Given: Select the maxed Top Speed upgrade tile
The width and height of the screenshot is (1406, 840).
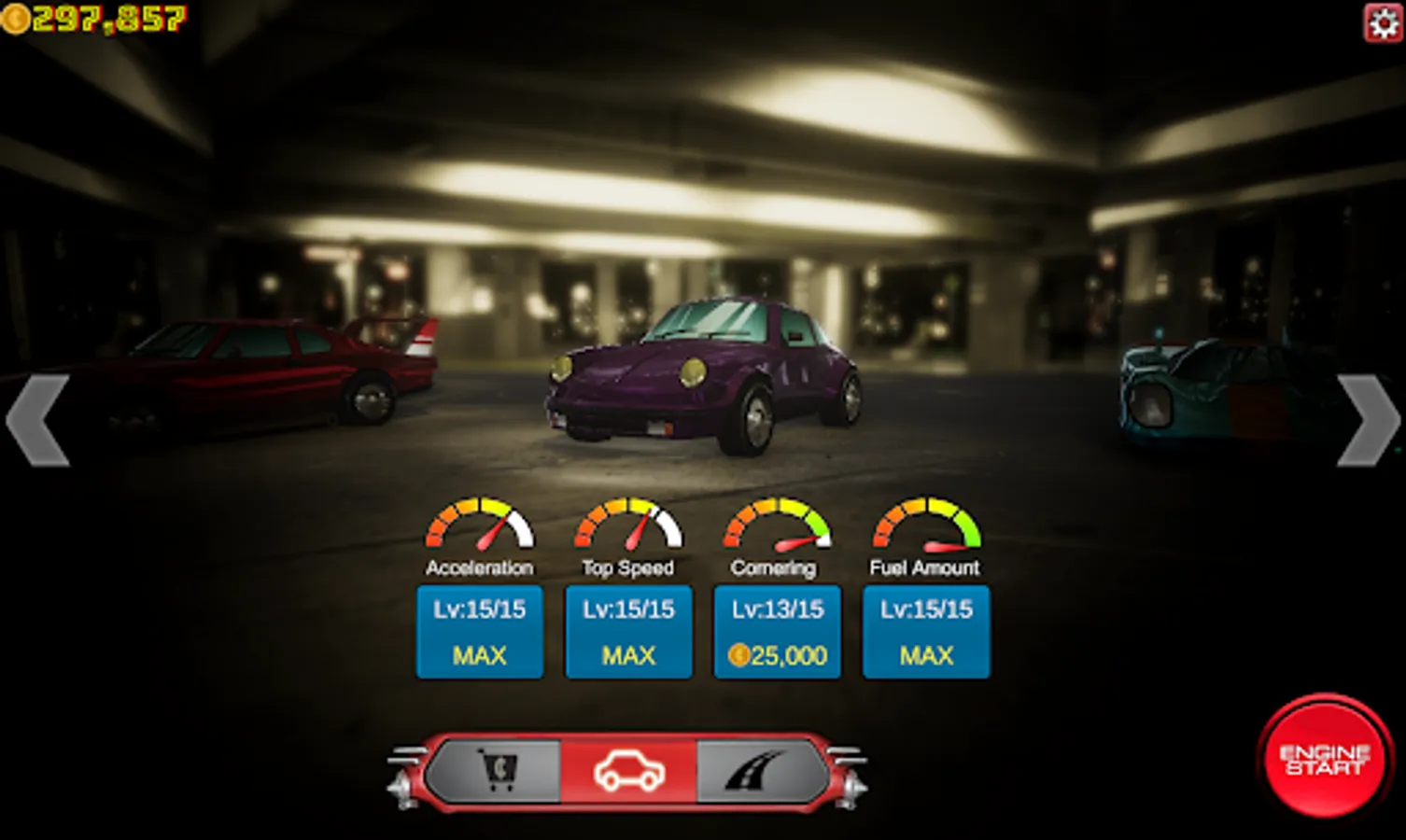Looking at the screenshot, I should 628,632.
